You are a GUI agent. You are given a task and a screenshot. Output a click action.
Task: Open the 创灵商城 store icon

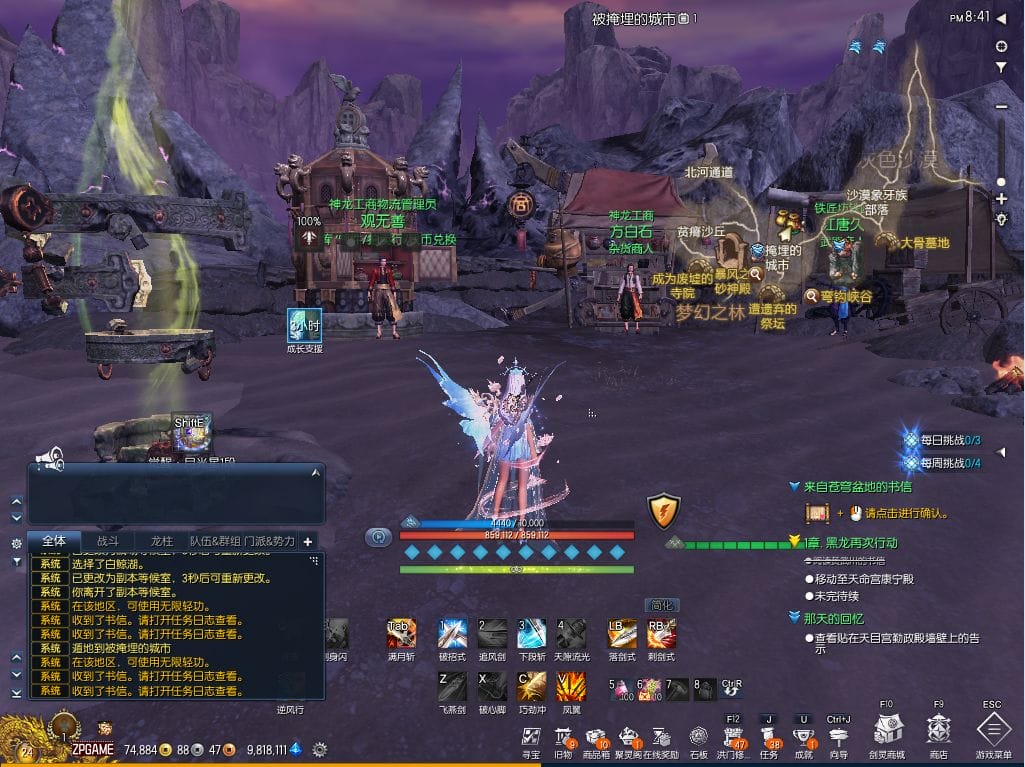(887, 729)
